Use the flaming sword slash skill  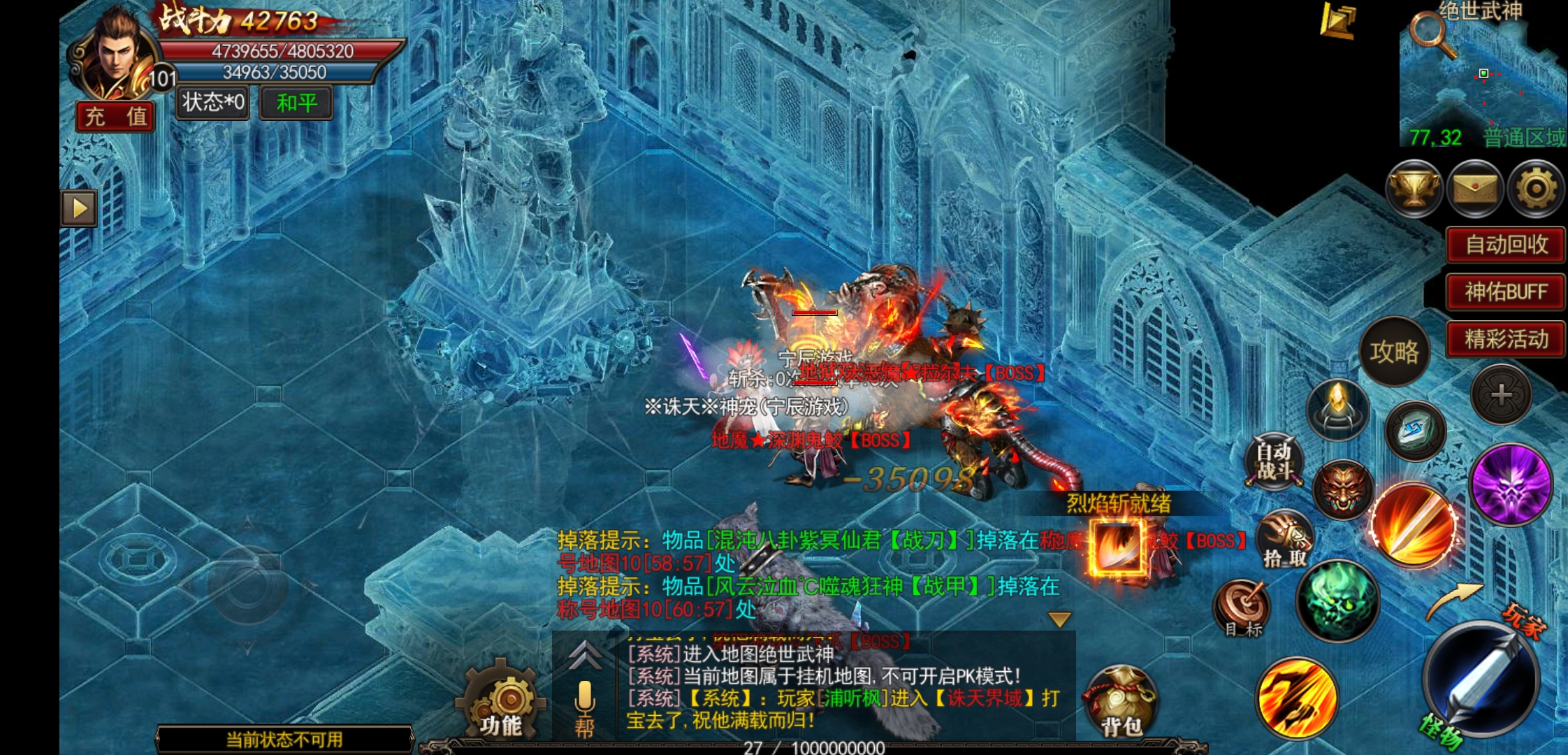tap(1413, 524)
